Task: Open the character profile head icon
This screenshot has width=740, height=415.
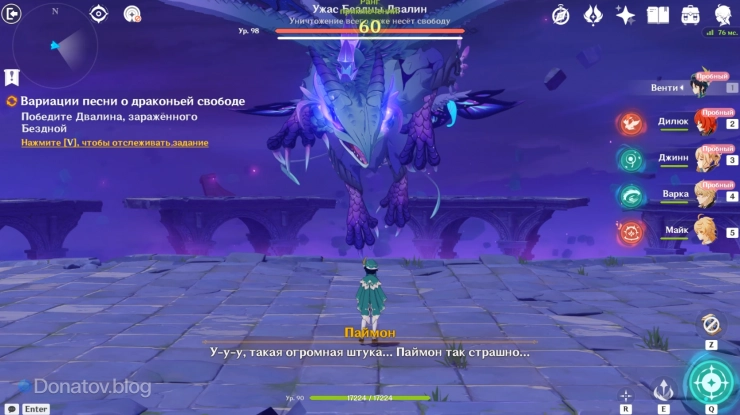Action: [x=722, y=15]
